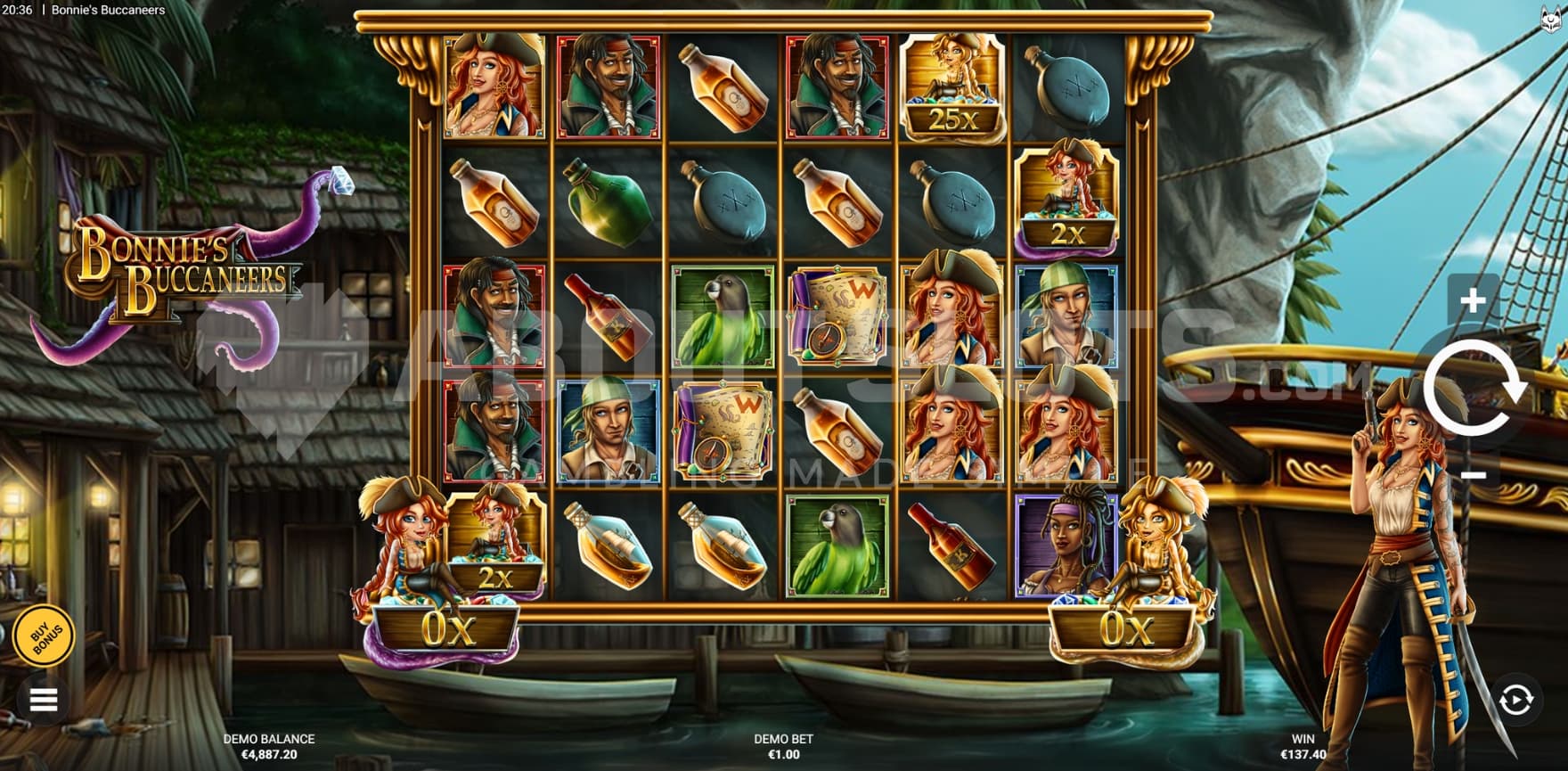
Task: Activate the autoplay button
Action: coord(1515,701)
